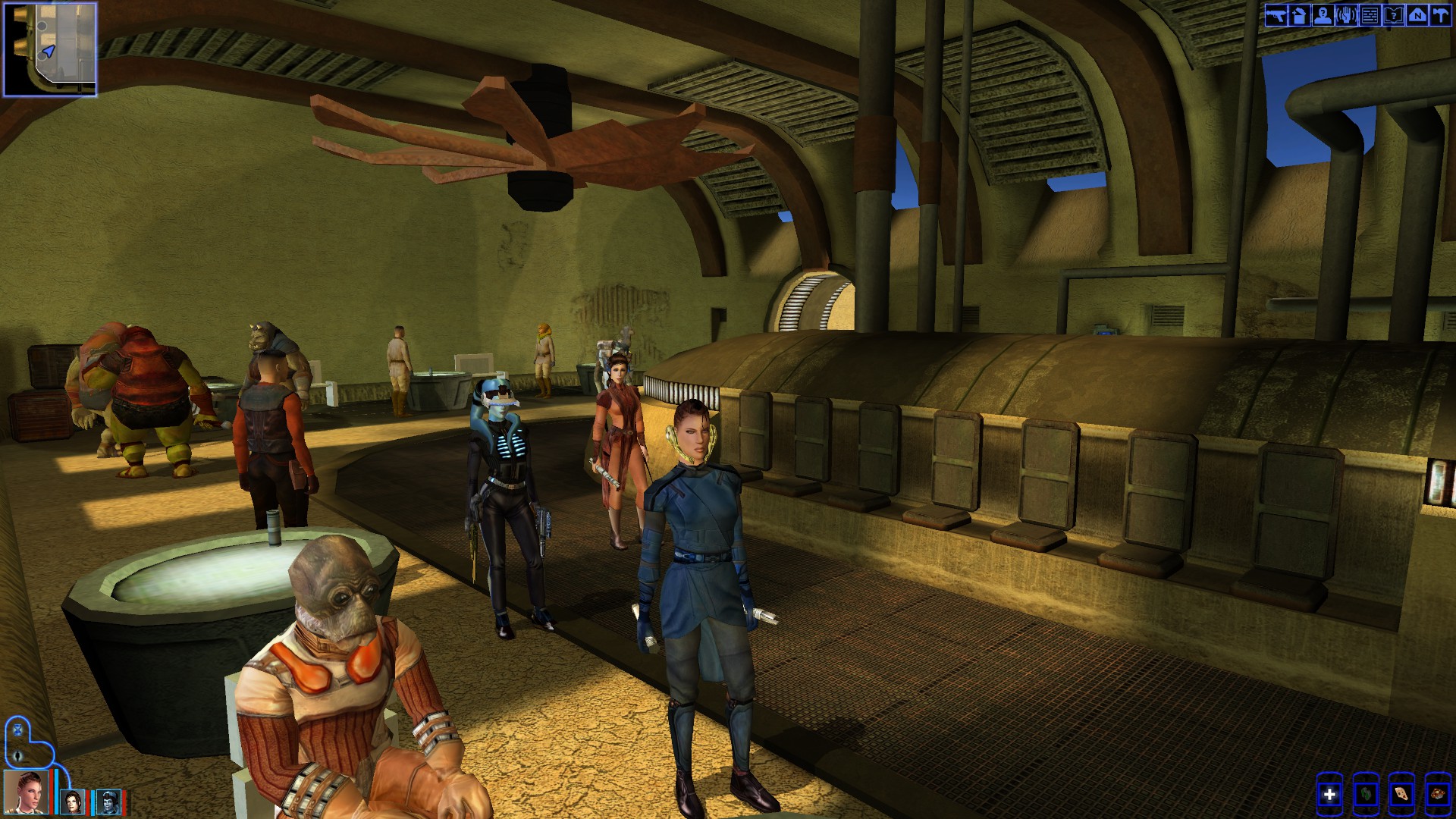This screenshot has height=819, width=1456.
Task: Open the Journal book icon
Action: click(1393, 15)
